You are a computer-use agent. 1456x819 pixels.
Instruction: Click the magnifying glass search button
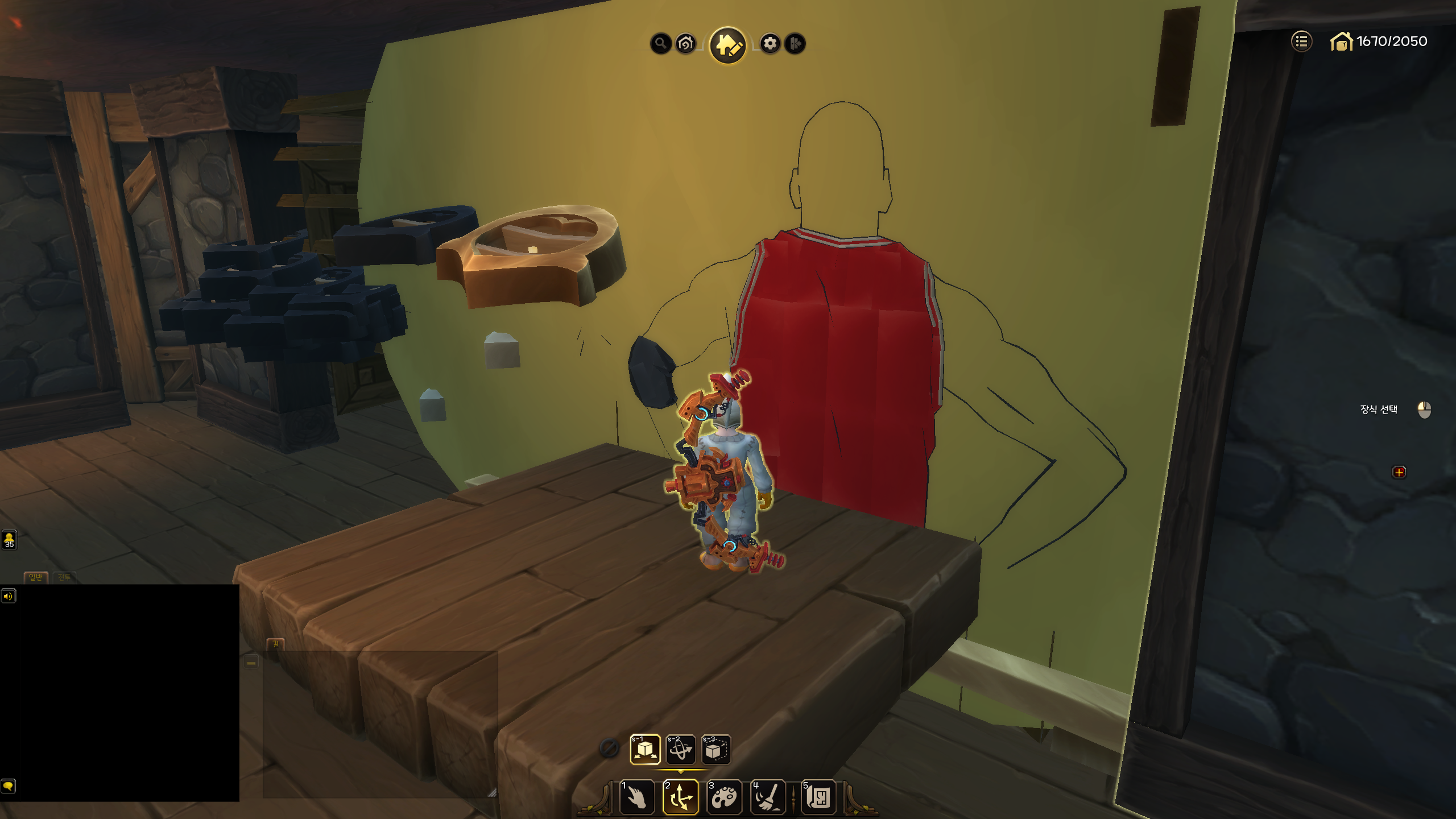pyautogui.click(x=660, y=43)
